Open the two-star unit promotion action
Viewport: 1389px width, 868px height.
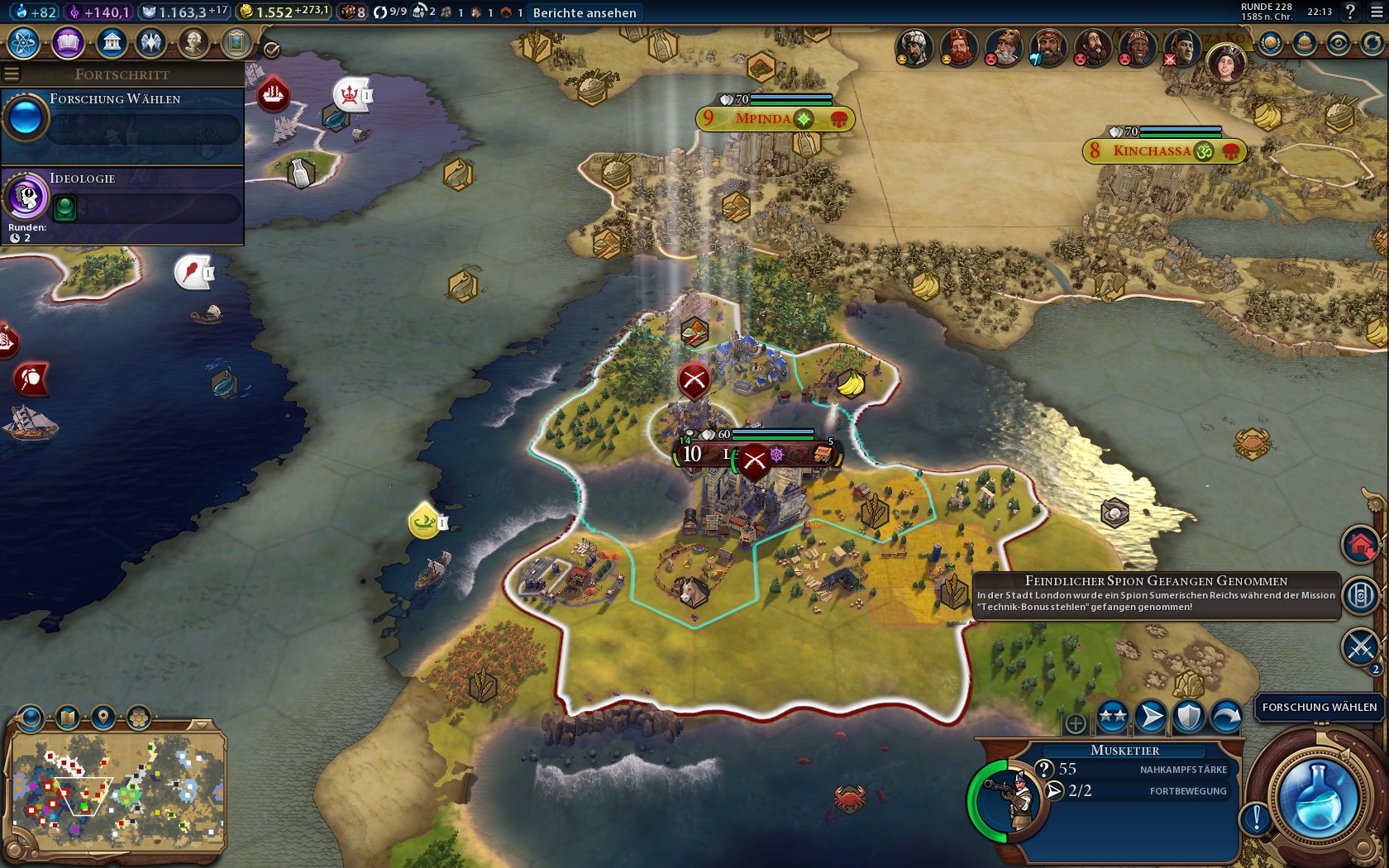point(1113,717)
